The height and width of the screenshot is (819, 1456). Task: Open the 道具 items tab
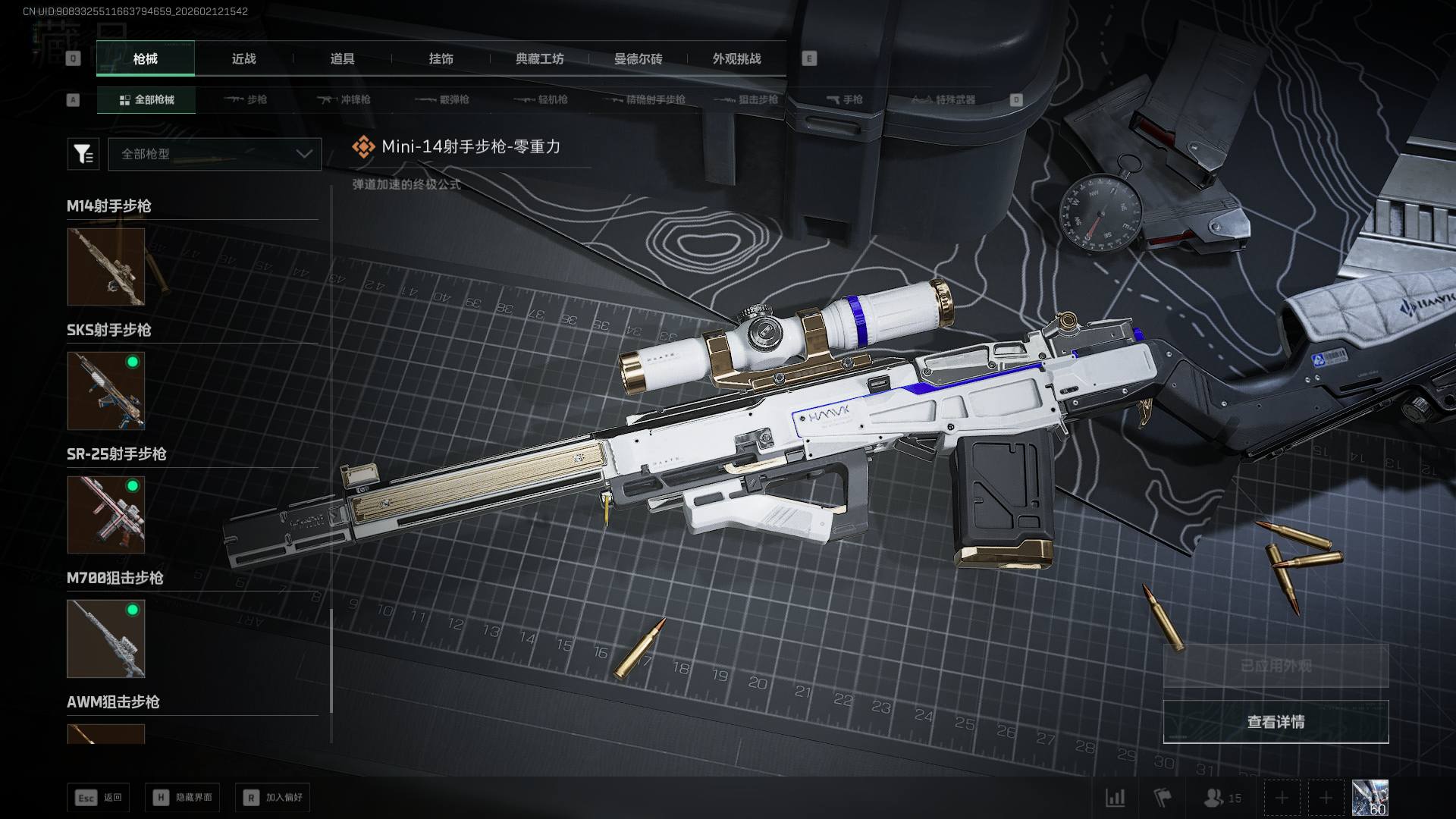pos(342,58)
